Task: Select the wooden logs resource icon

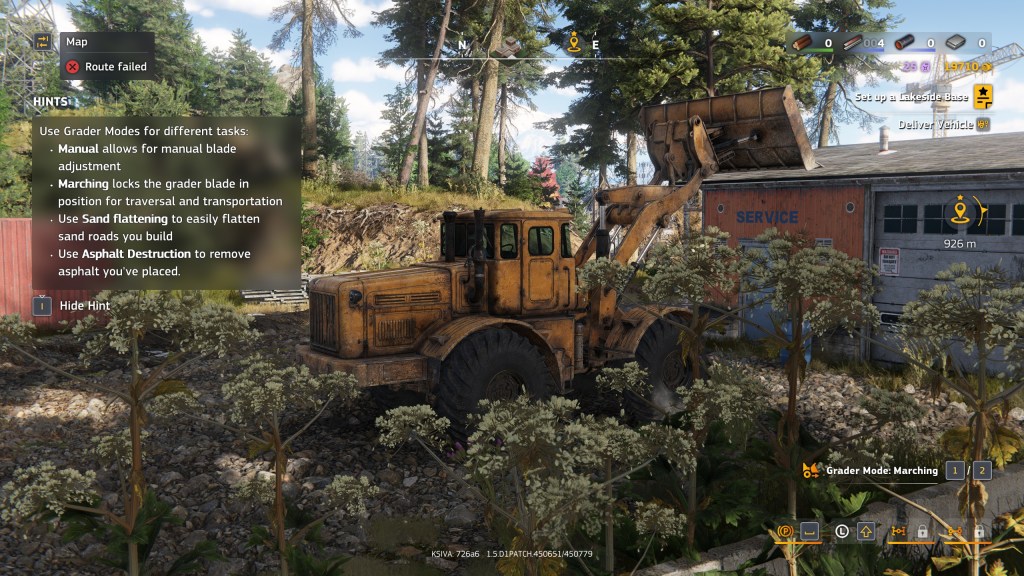Action: pos(804,43)
